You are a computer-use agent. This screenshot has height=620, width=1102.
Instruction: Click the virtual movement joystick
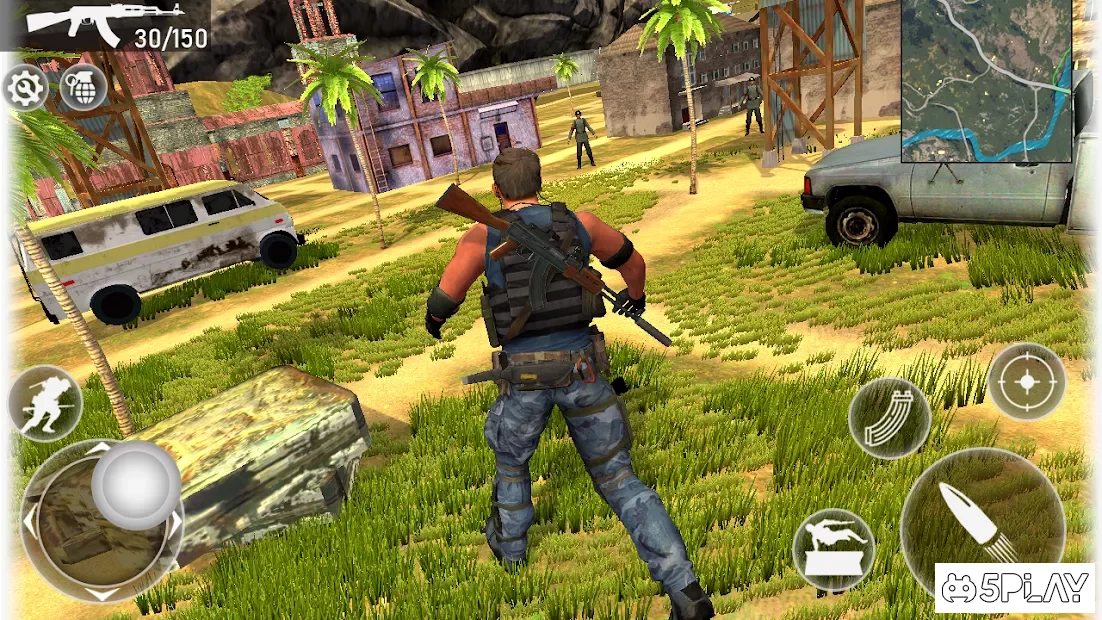tap(136, 485)
